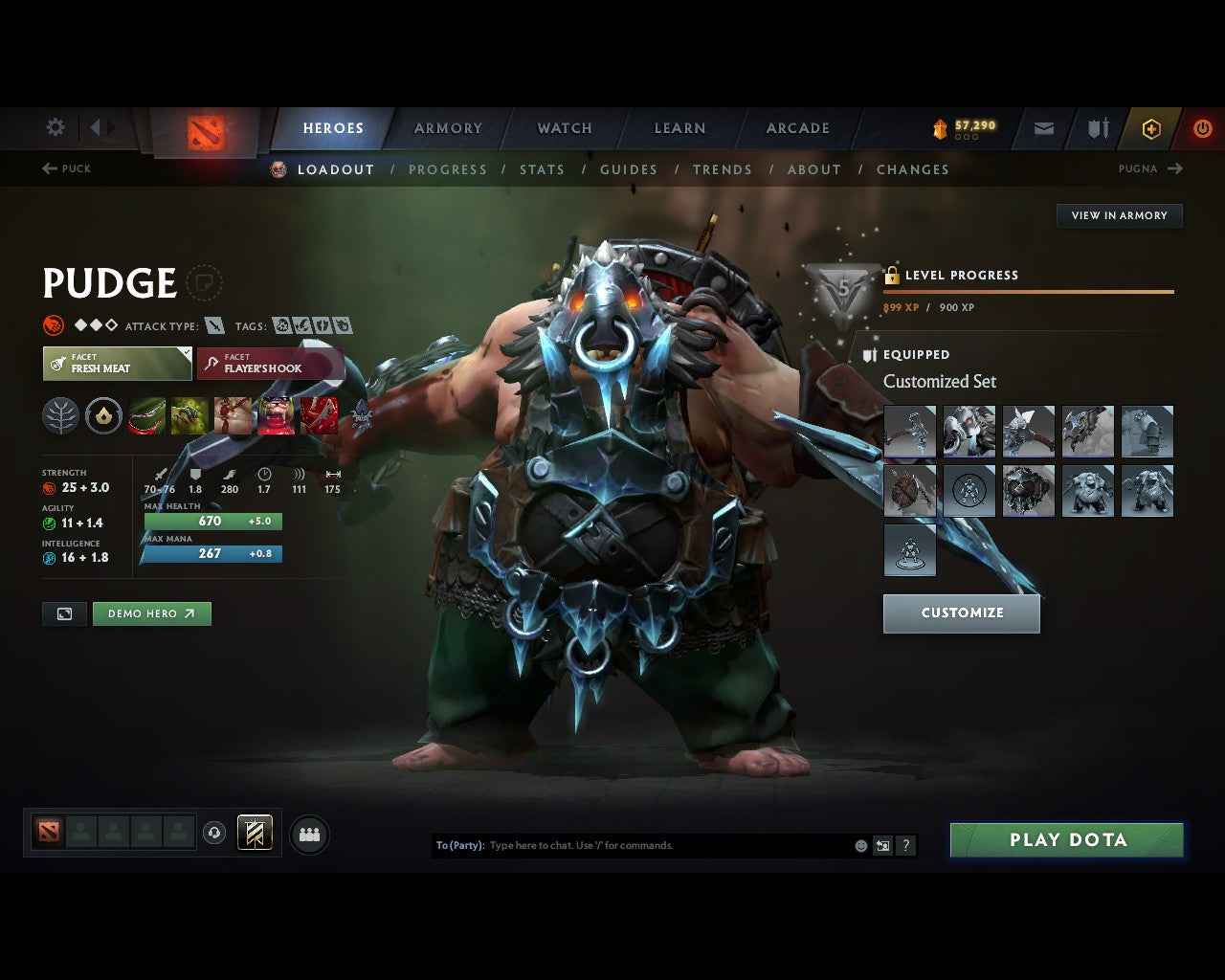This screenshot has height=980, width=1225.
Task: Open the settings gear icon
Action: pyautogui.click(x=55, y=127)
